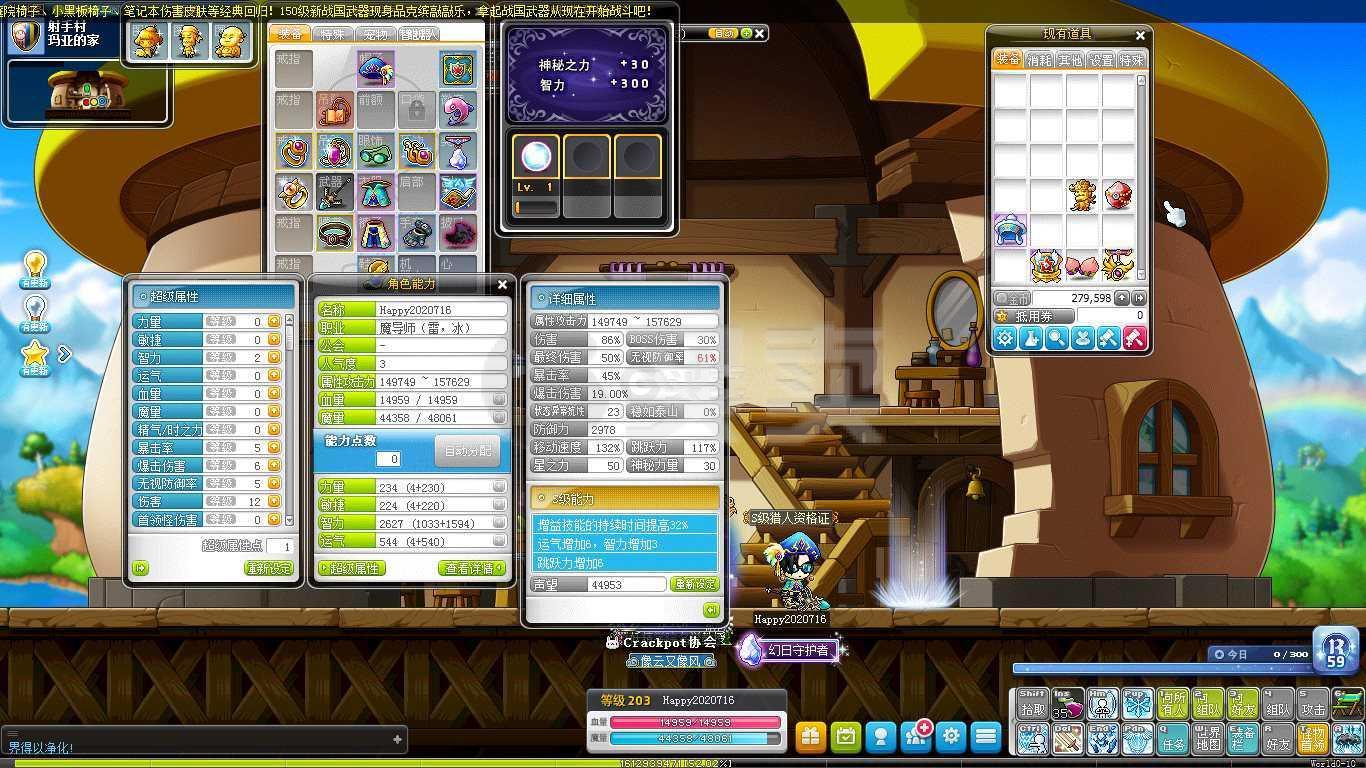
Task: Select the 特殊 tab in inventory
Action: [x=1131, y=60]
